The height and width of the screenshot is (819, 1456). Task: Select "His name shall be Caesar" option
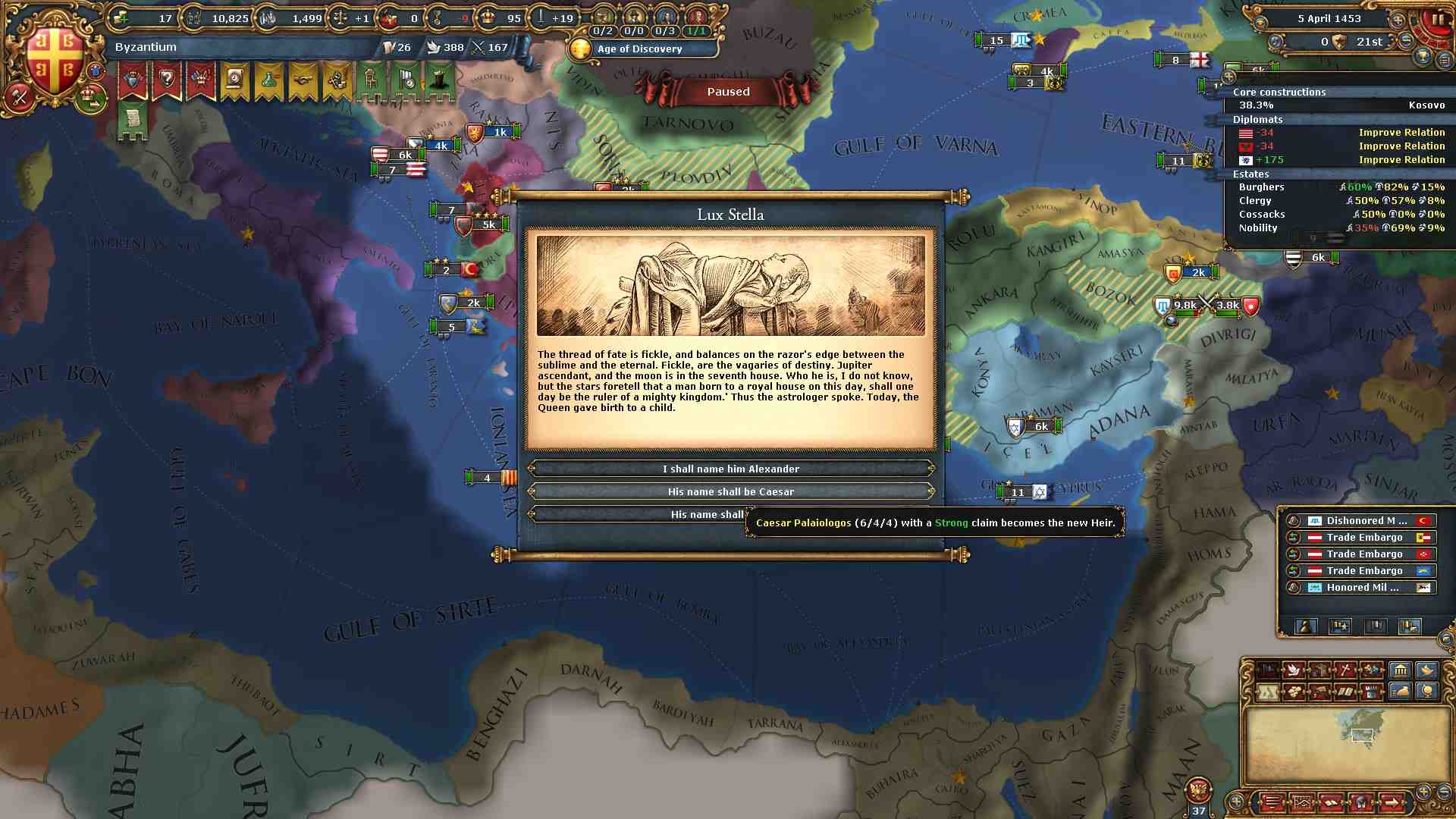pos(730,491)
